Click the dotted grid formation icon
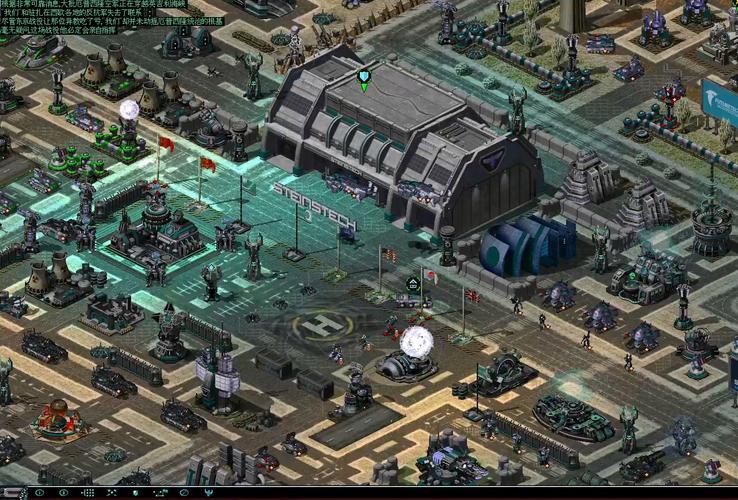Screen dimensions: 738x500 pyautogui.click(x=88, y=492)
